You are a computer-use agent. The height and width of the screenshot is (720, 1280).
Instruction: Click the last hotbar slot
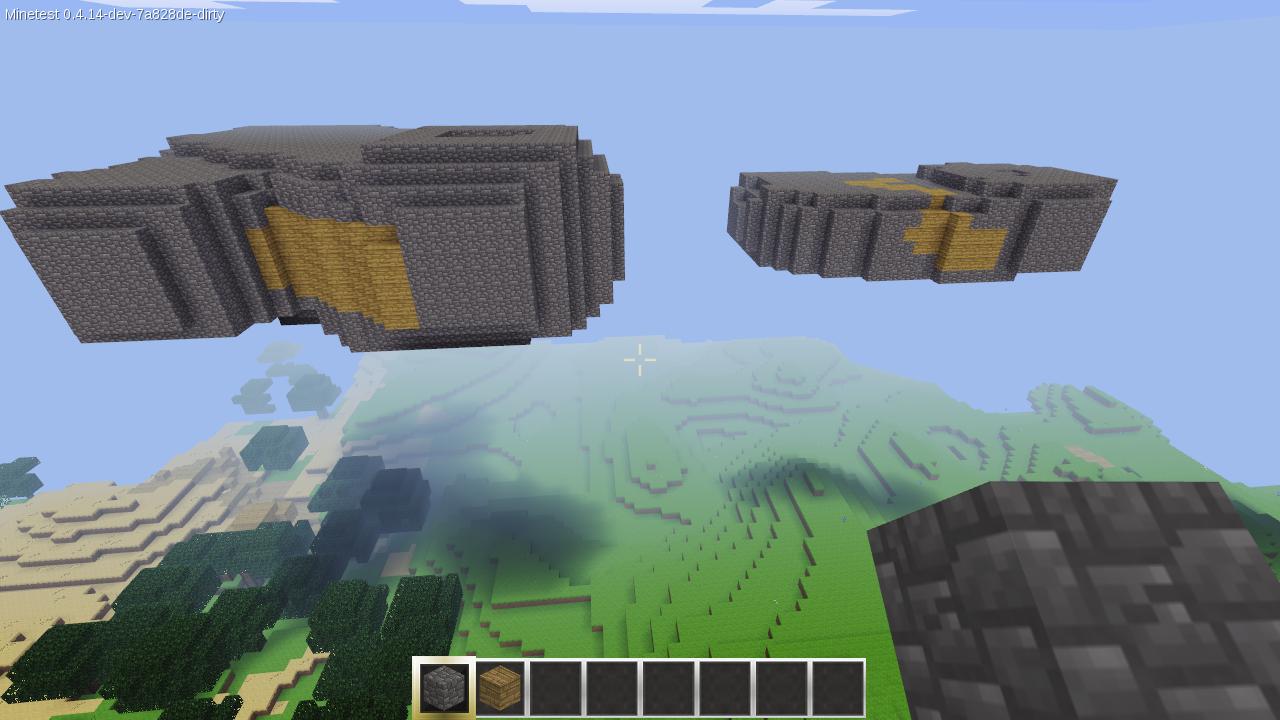tap(840, 686)
